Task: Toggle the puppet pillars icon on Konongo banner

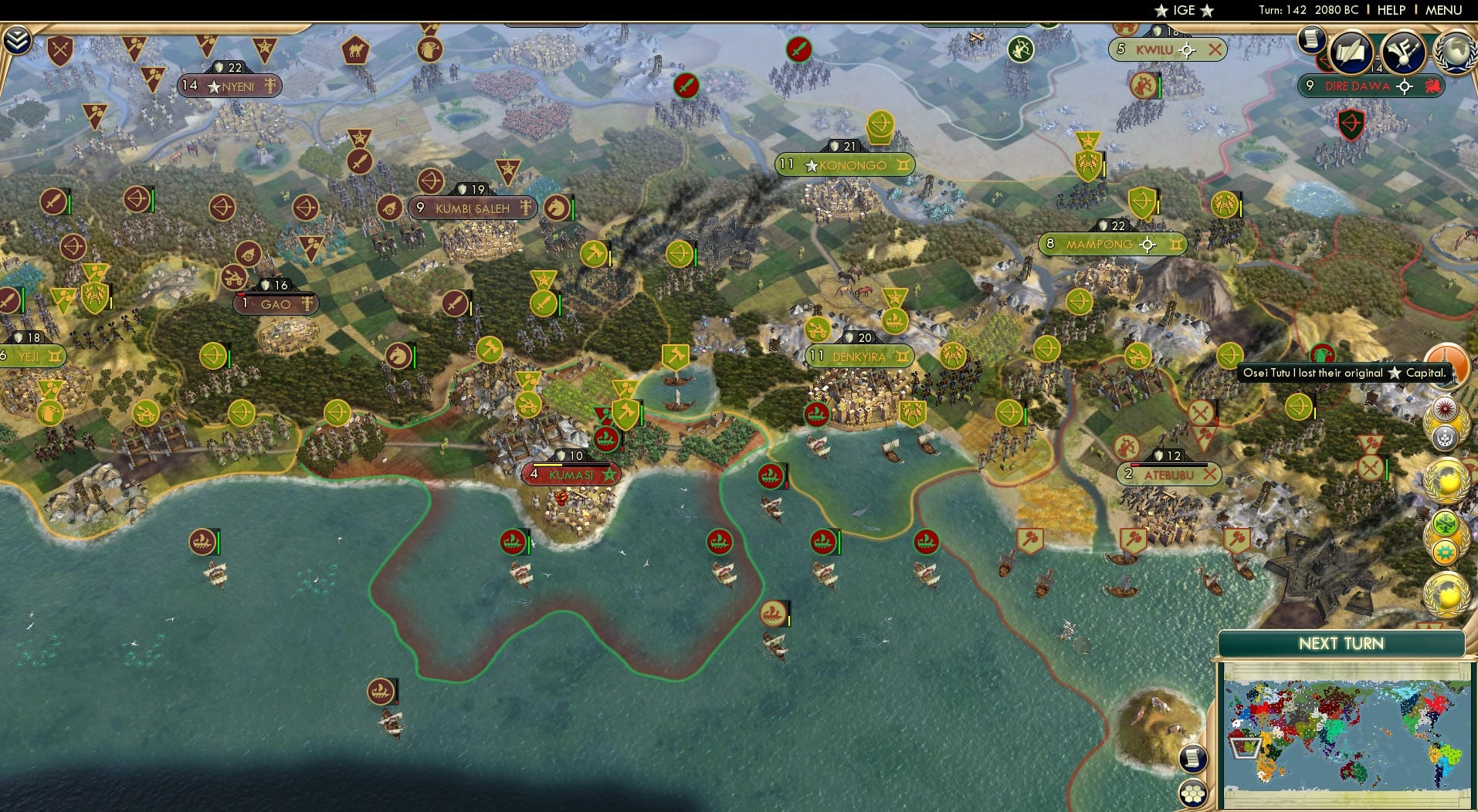Action: coord(904,164)
